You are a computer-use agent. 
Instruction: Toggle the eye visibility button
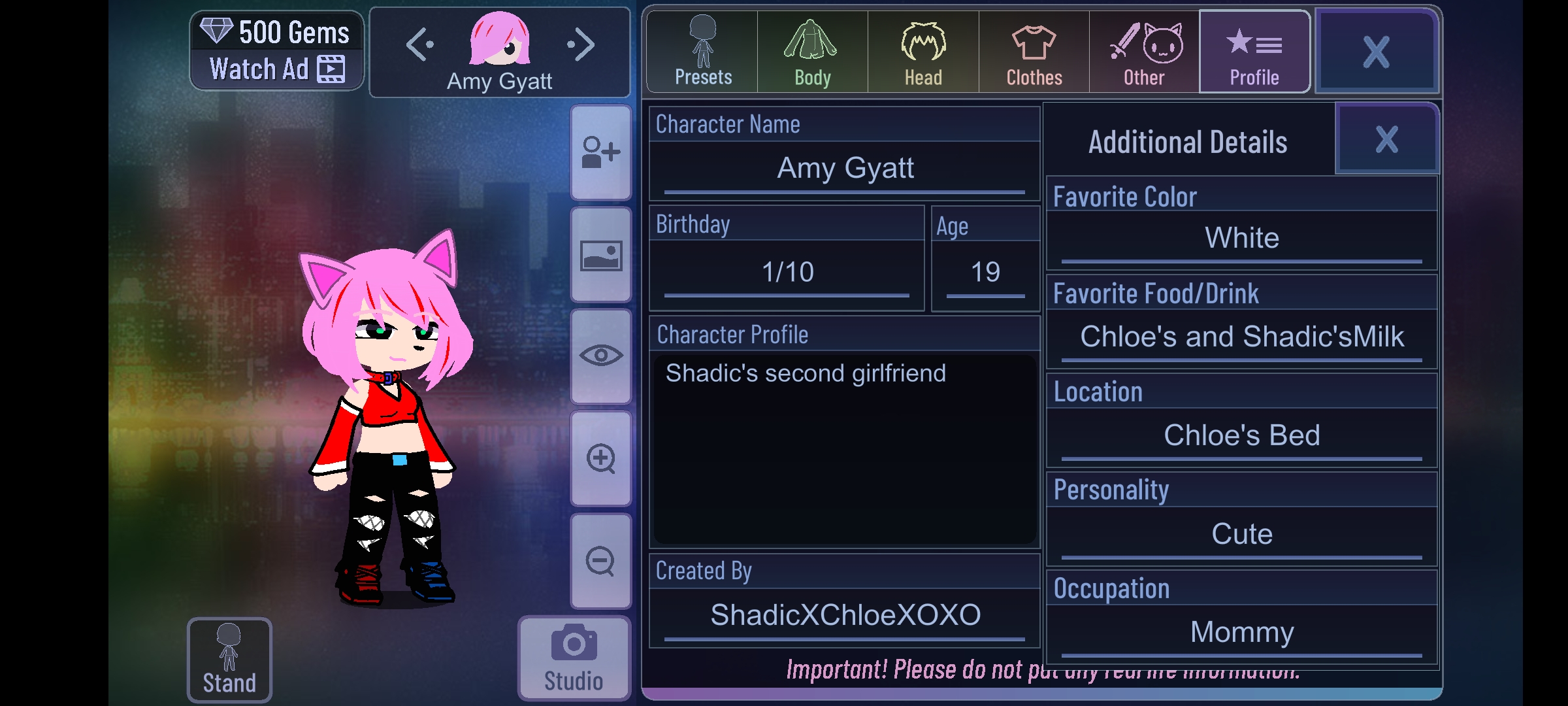600,356
